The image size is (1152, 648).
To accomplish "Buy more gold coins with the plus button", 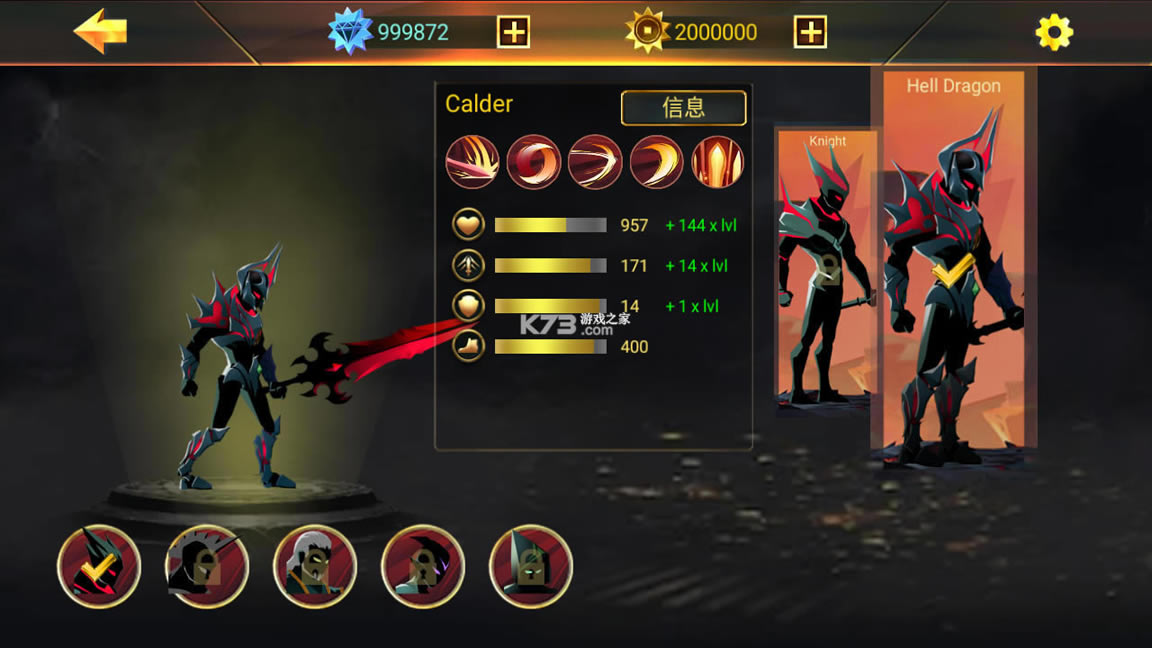I will pos(810,32).
